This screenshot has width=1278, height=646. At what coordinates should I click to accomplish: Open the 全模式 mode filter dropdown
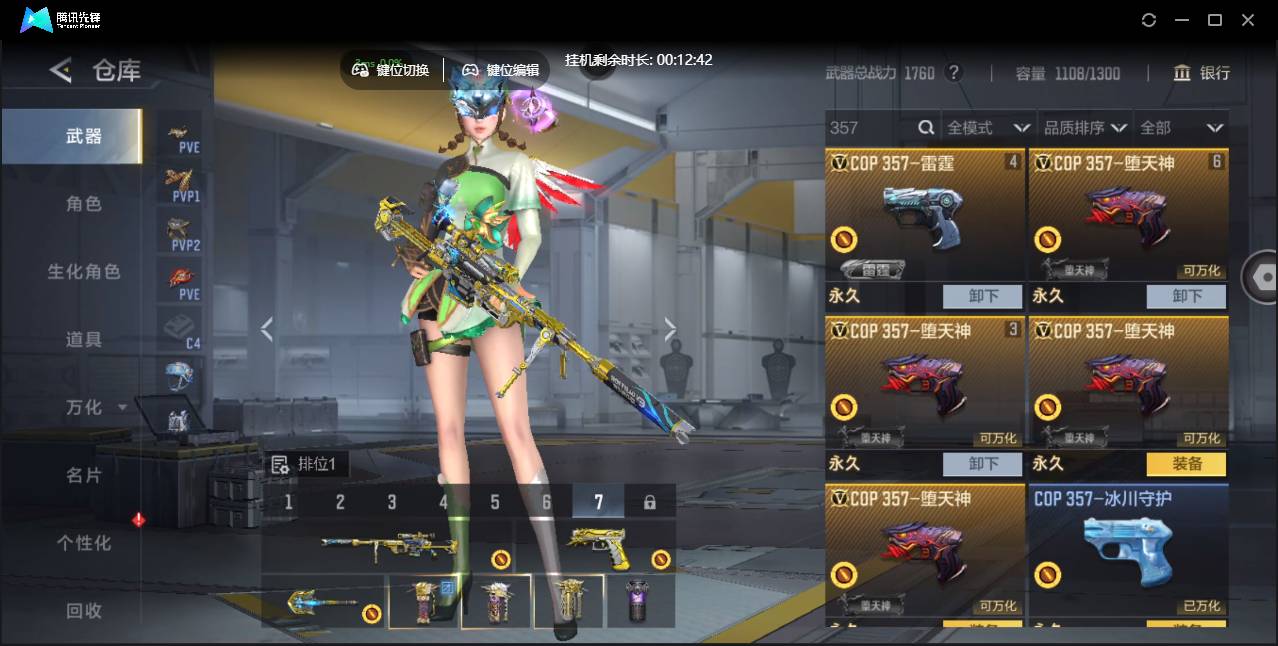click(988, 128)
